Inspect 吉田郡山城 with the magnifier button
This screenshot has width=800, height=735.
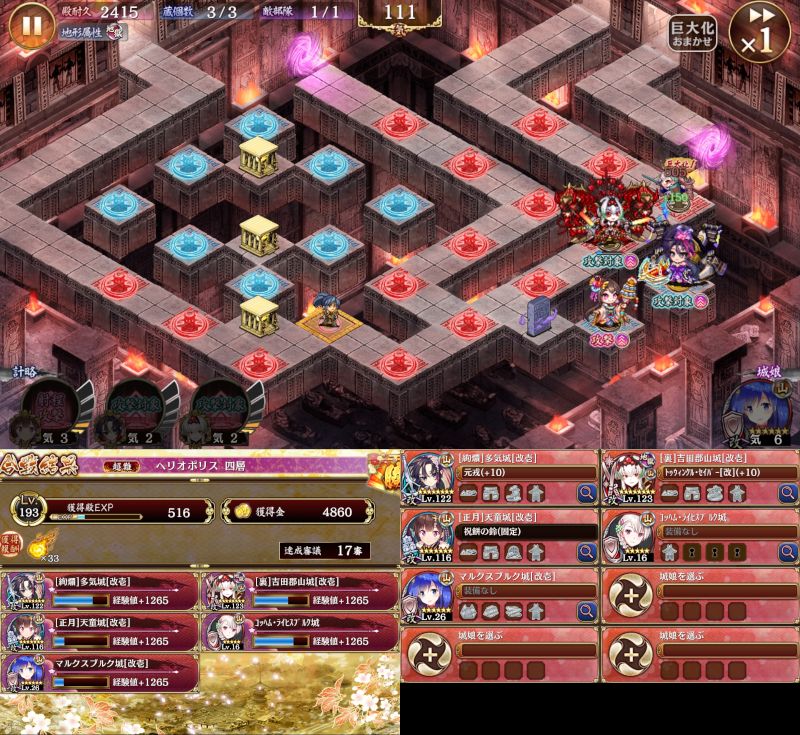[787, 492]
